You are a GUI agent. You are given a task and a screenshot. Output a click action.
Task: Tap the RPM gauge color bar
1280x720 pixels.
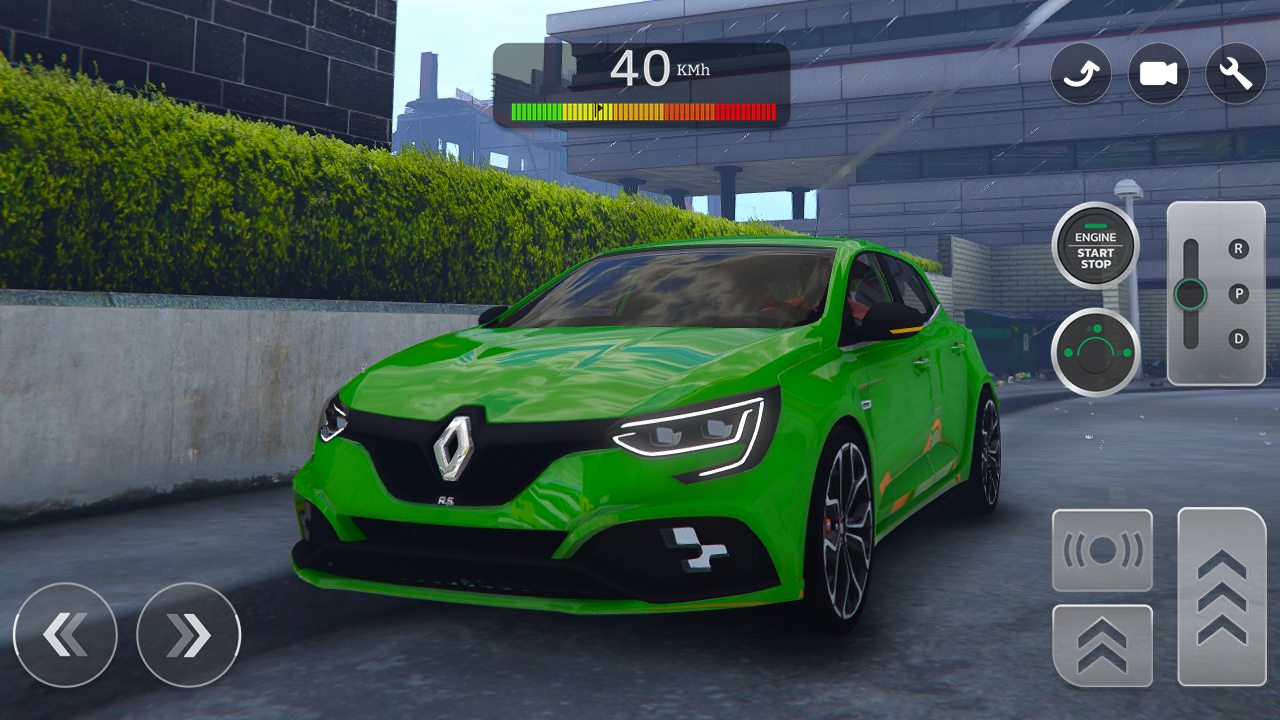point(641,110)
